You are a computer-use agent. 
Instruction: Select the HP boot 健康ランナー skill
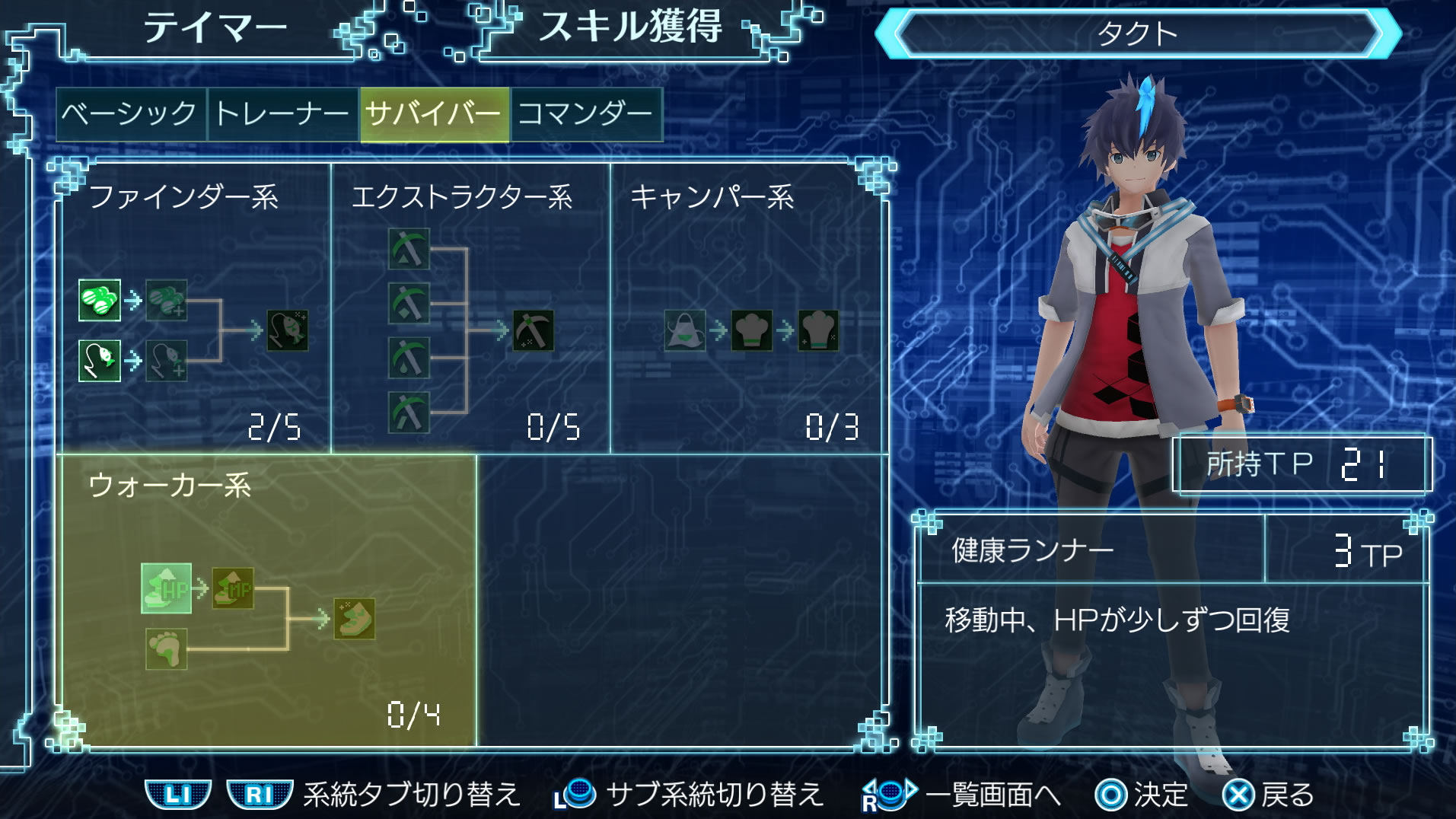[166, 588]
